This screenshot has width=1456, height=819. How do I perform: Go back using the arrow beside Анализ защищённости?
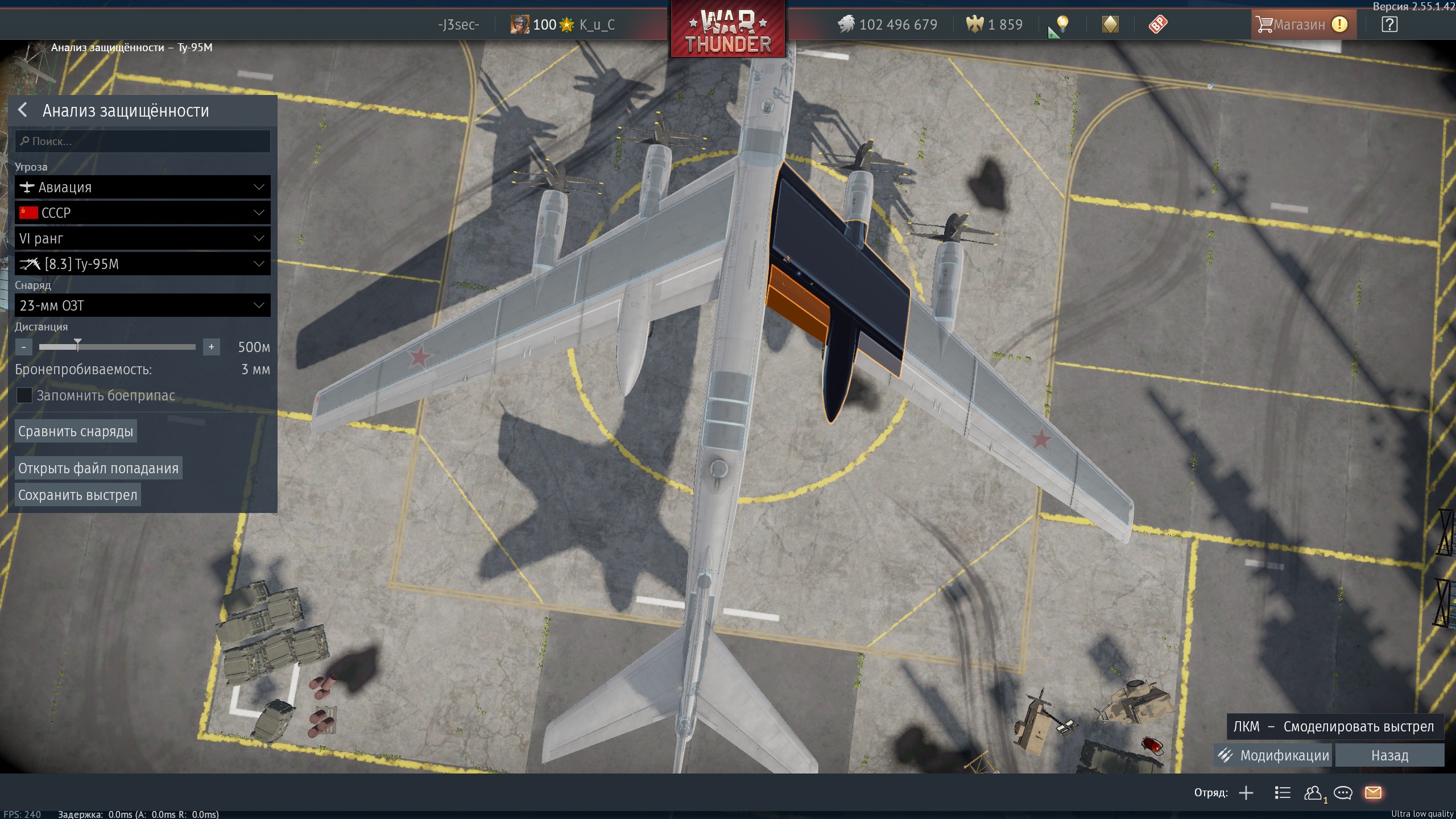(x=23, y=110)
